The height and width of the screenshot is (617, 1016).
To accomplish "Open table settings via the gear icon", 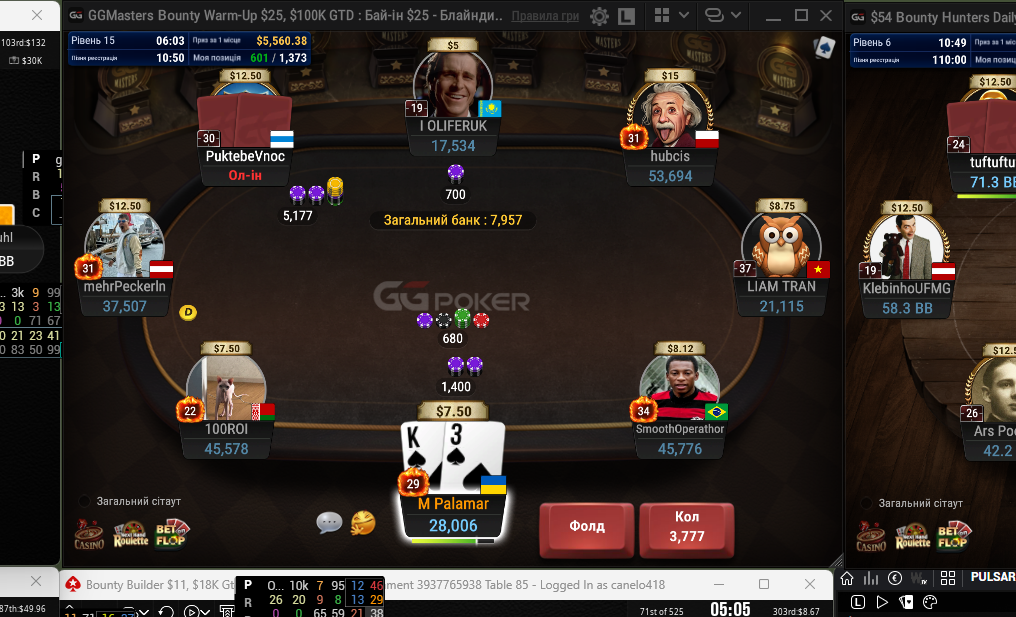I will tap(599, 16).
